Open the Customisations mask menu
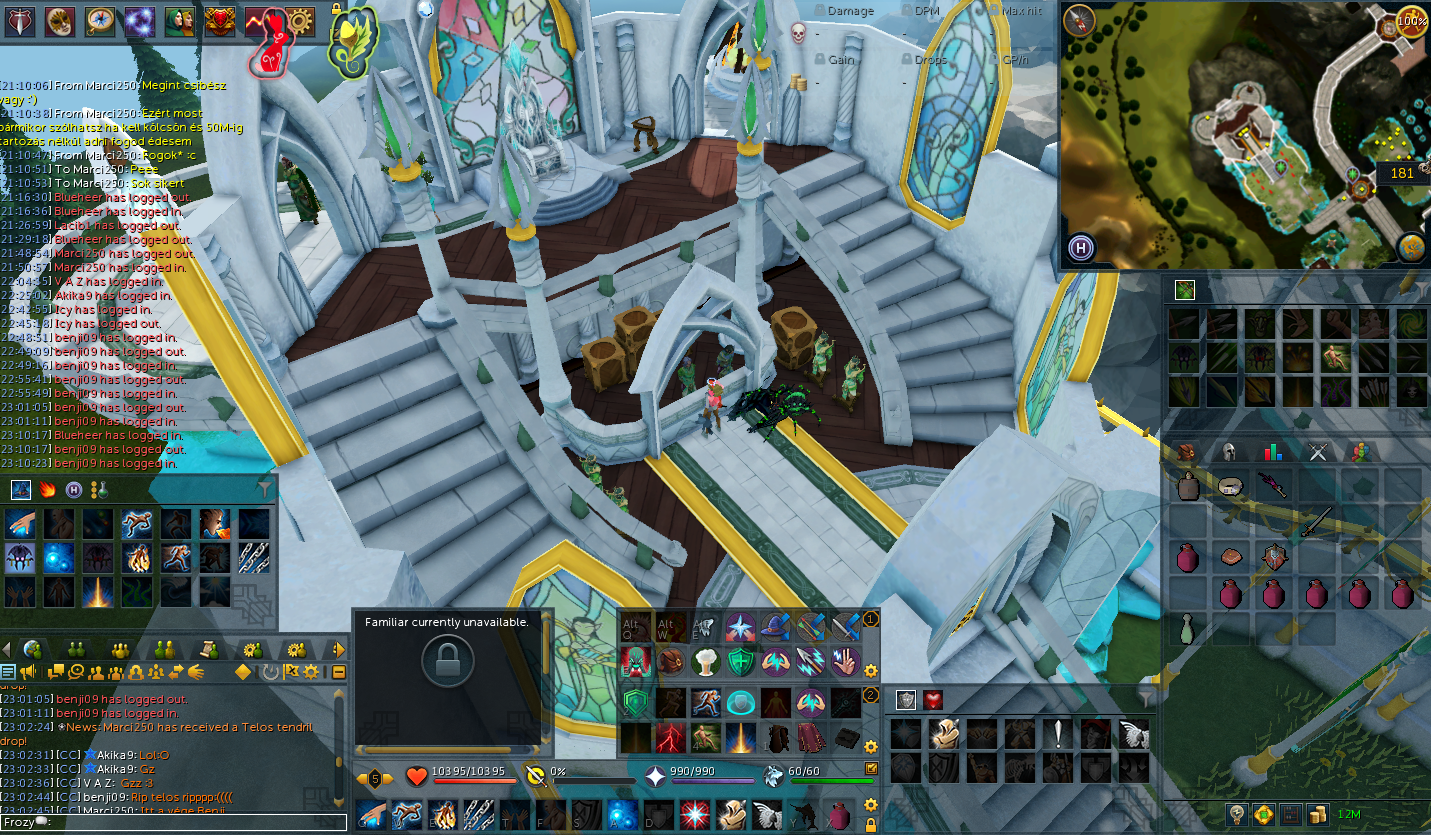Viewport: 1431px width, 835px height. (59, 20)
